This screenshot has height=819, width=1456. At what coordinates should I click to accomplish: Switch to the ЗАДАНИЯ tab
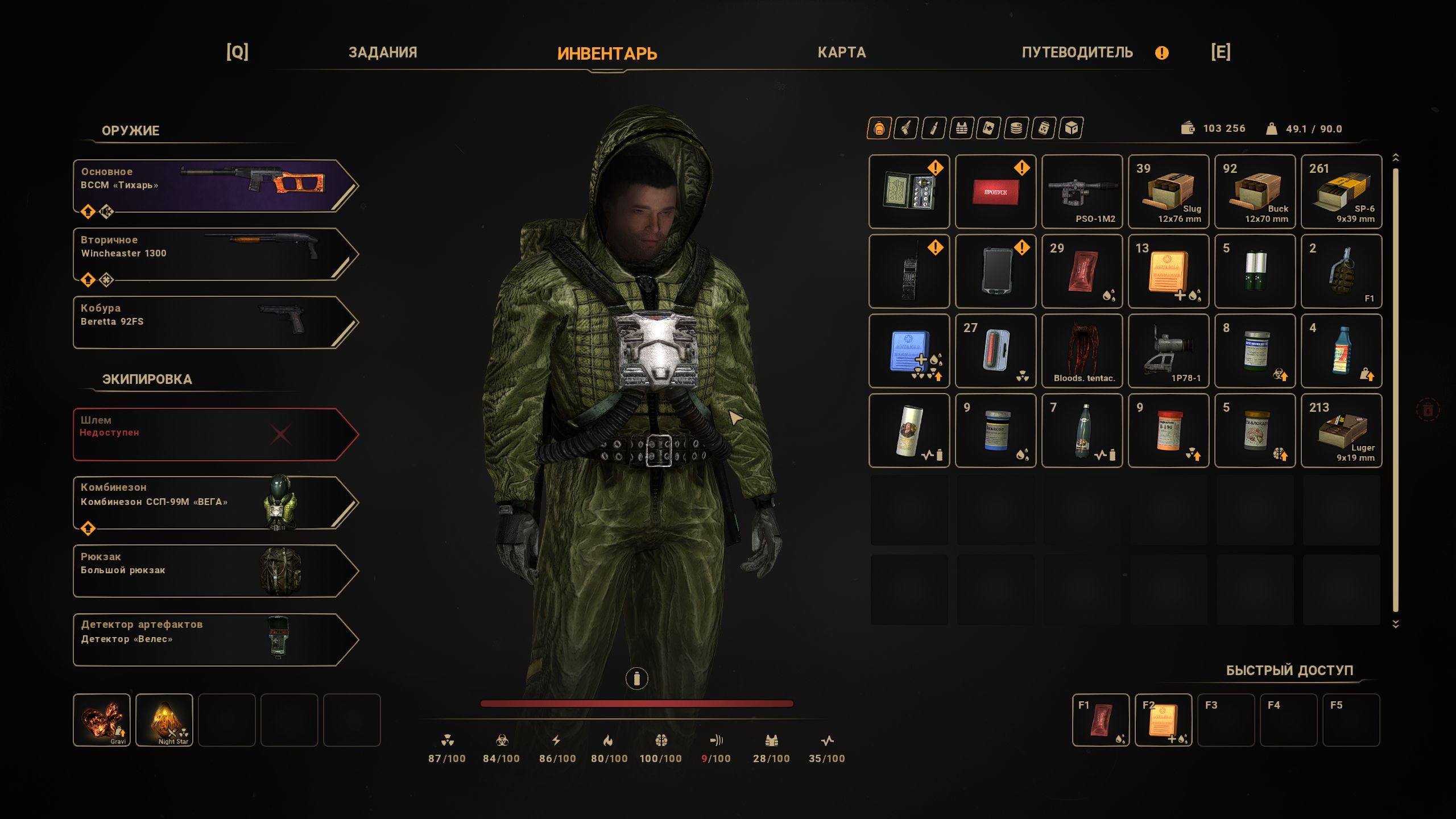coord(383,52)
